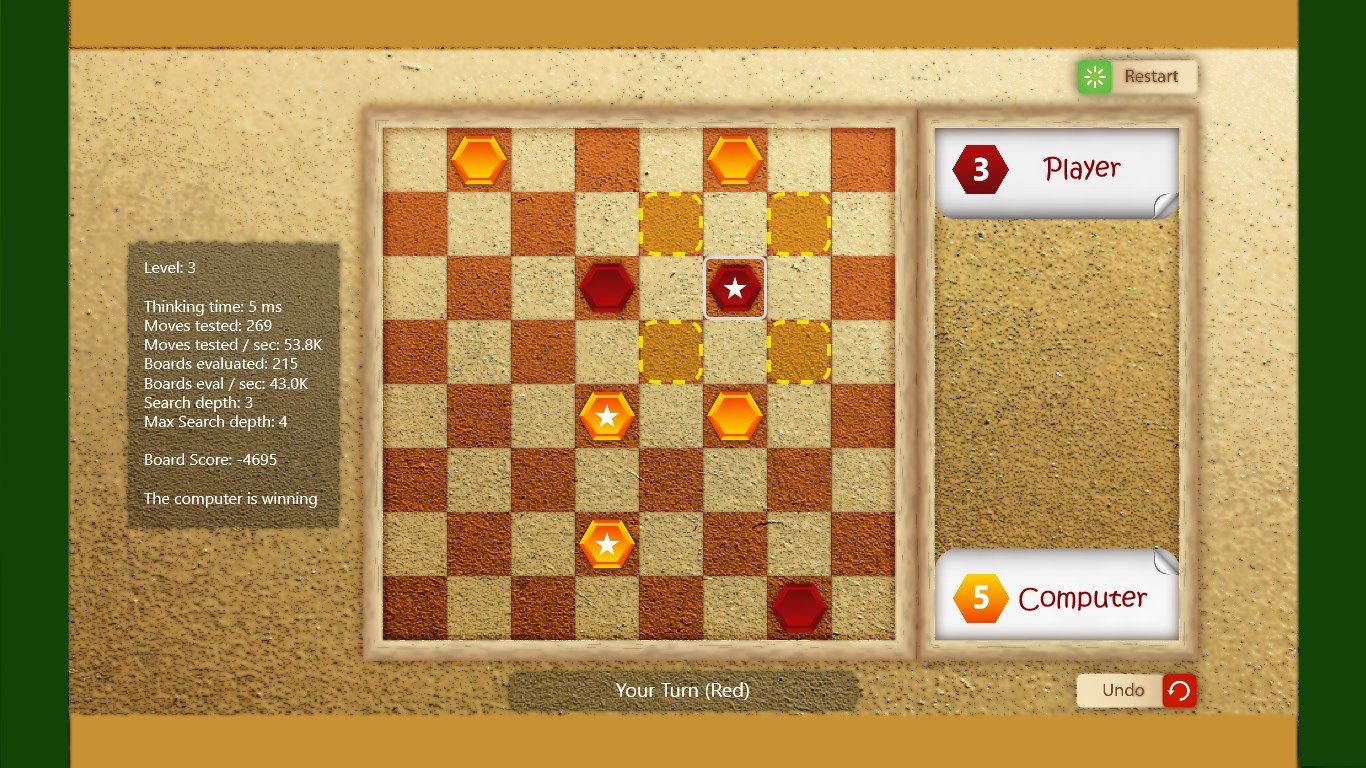Select the red king piece with star
This screenshot has height=768, width=1366.
735,287
